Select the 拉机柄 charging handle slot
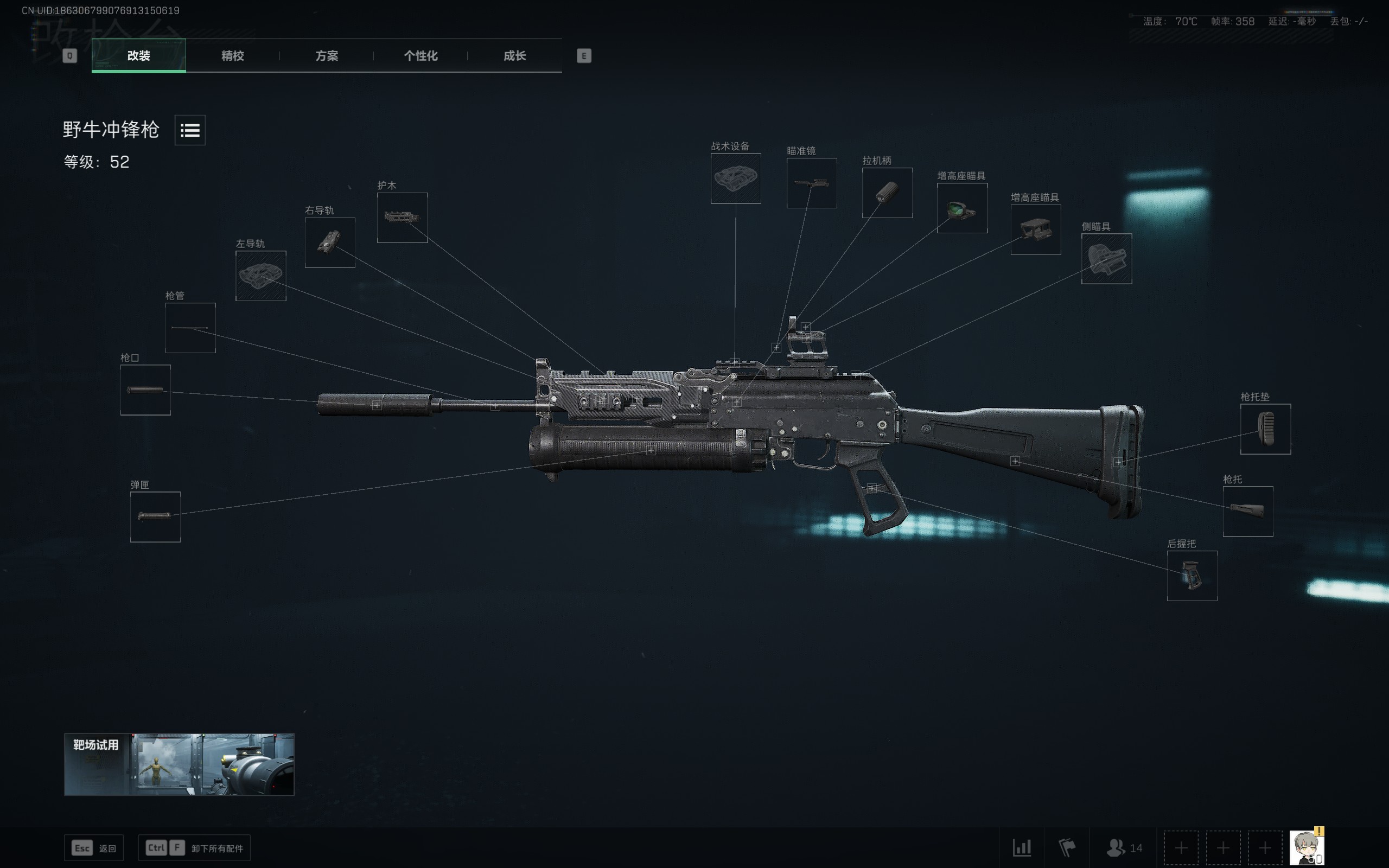 (887, 193)
